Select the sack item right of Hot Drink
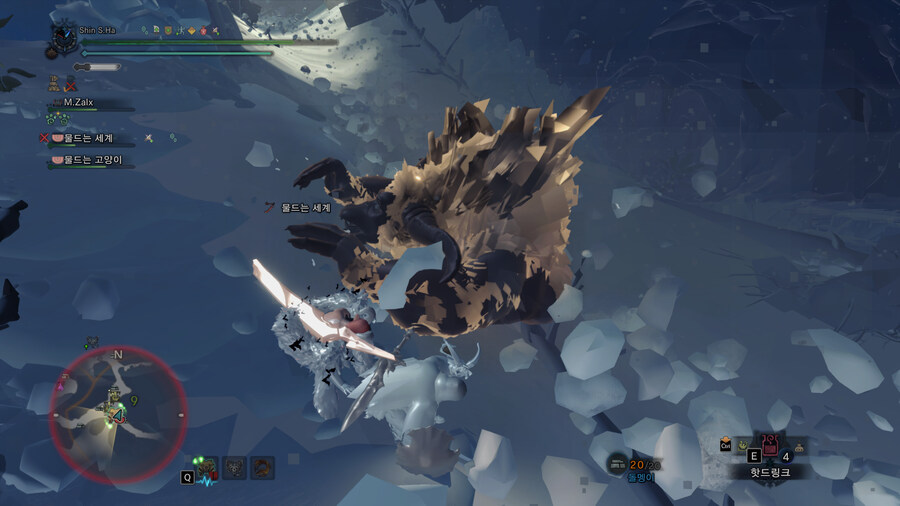This screenshot has width=900, height=506. coord(799,446)
